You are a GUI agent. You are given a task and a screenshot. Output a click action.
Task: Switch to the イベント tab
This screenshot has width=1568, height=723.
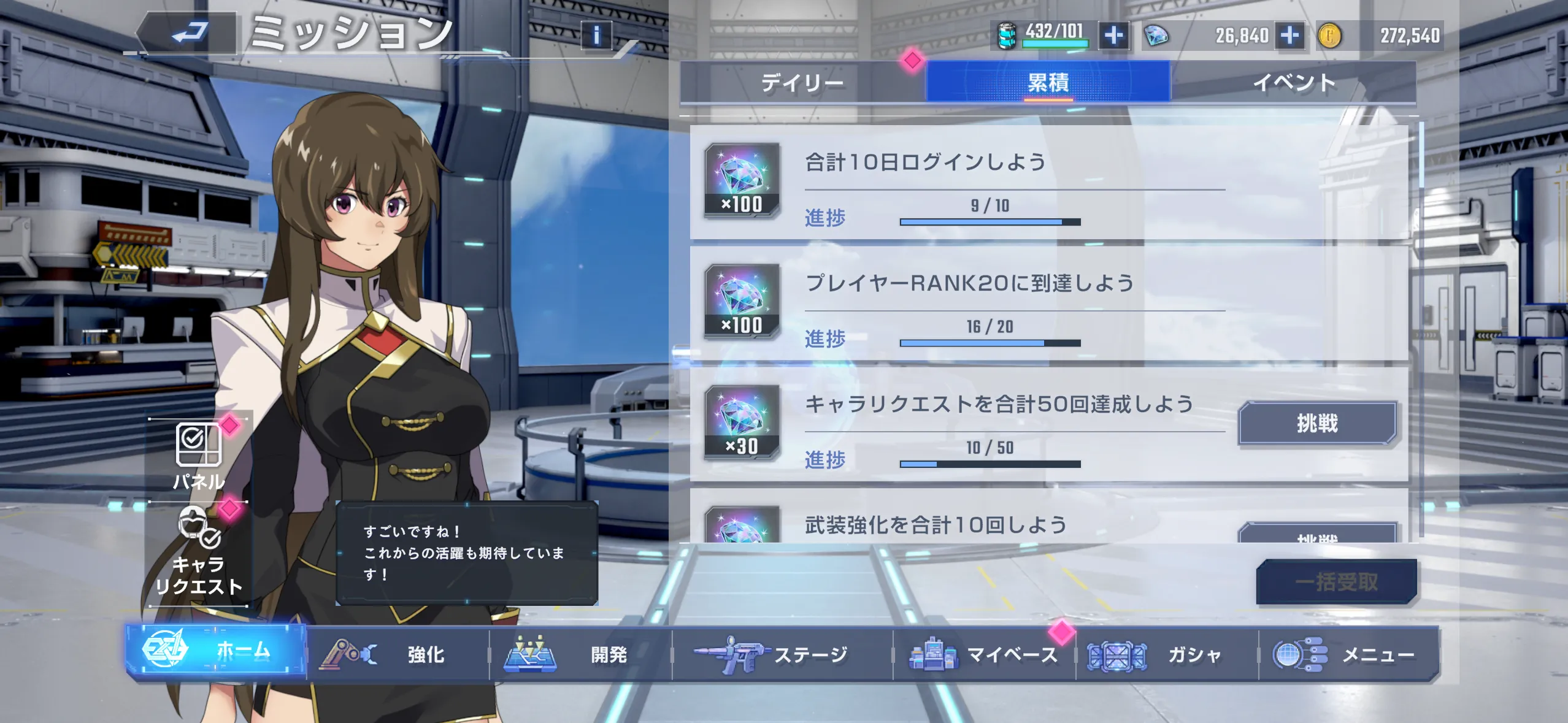point(1297,83)
